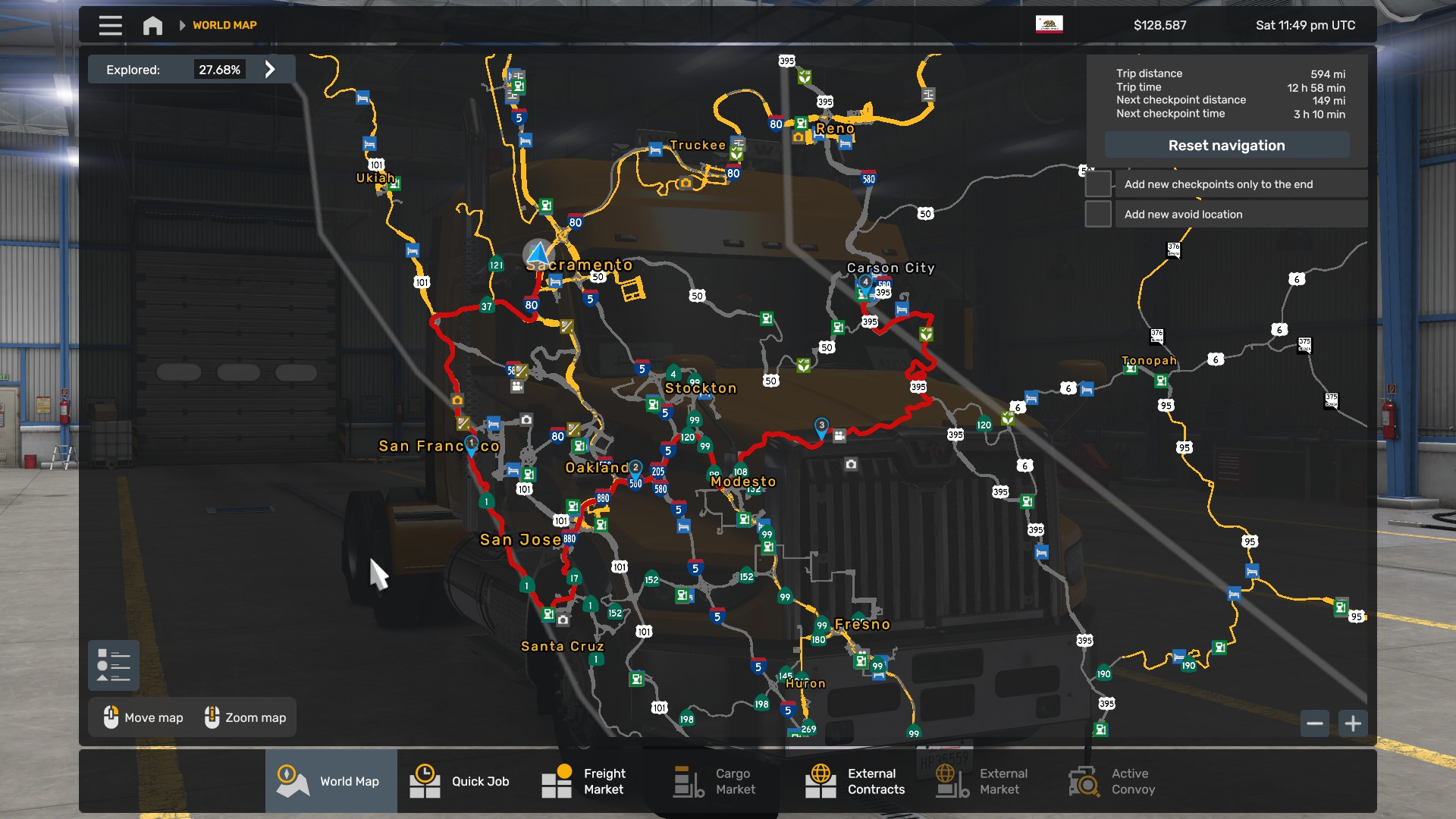Viewport: 1456px width, 819px height.
Task: Click route waypoint marker 3 near the 395 highway
Action: click(x=821, y=426)
